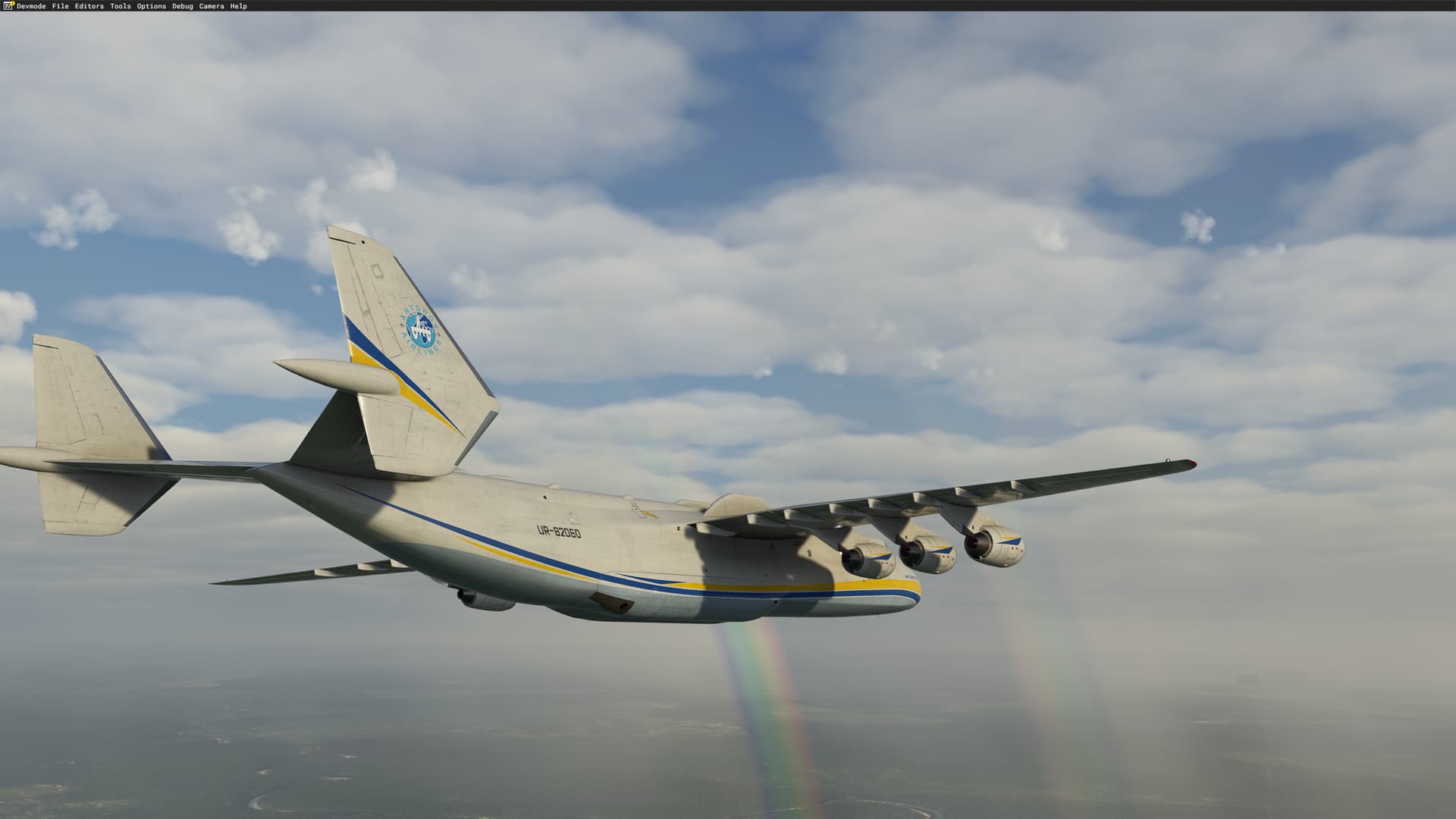This screenshot has height=819, width=1456.
Task: Click the notification icon beside Devmode
Action: coord(9,6)
